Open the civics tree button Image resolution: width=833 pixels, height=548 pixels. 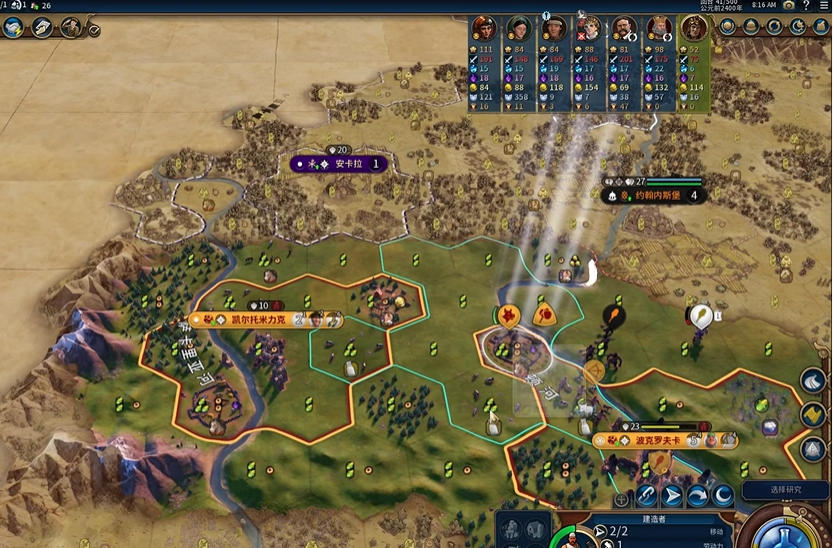click(x=44, y=27)
